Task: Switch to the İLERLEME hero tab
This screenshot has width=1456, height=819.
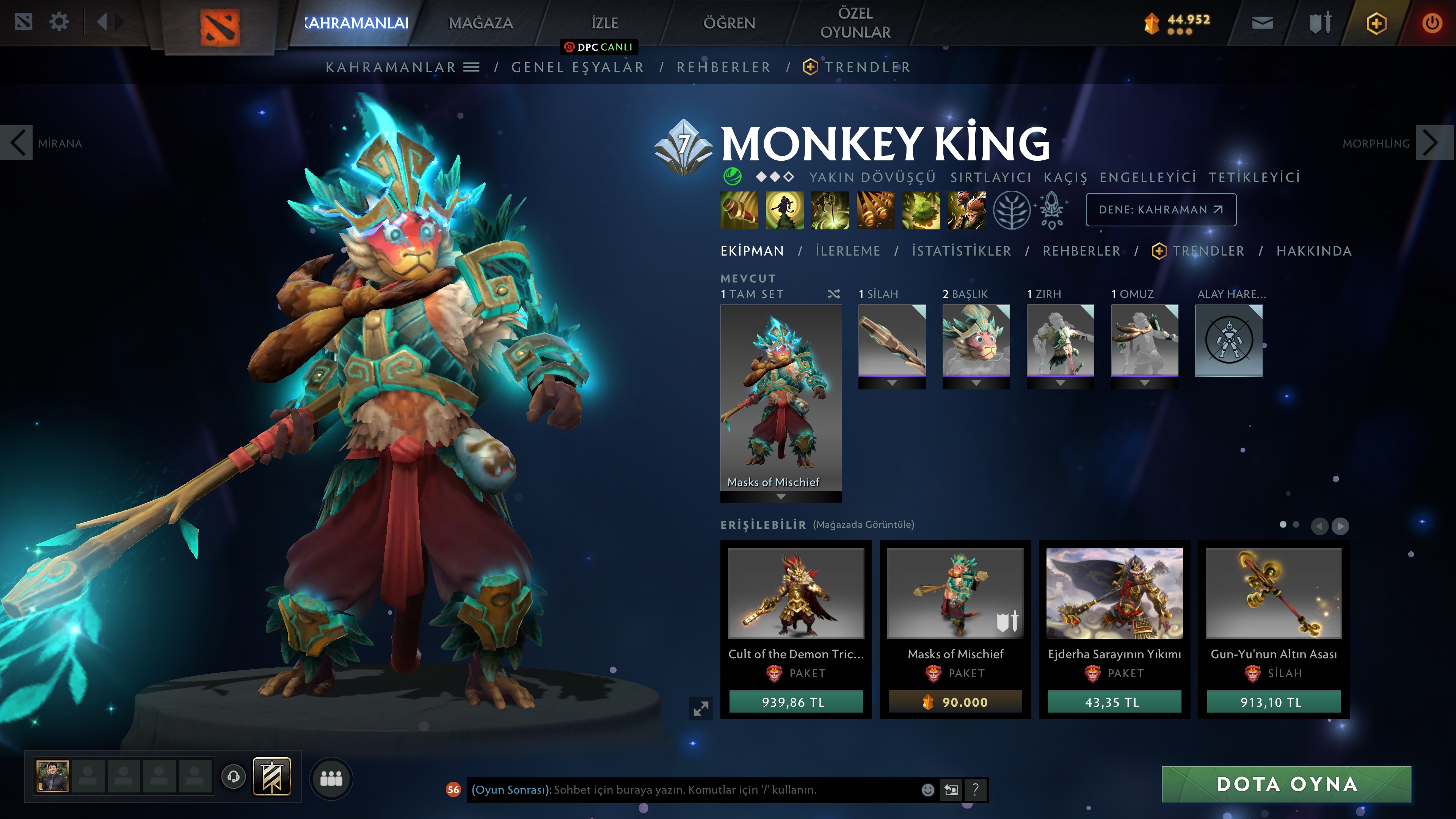Action: point(847,251)
